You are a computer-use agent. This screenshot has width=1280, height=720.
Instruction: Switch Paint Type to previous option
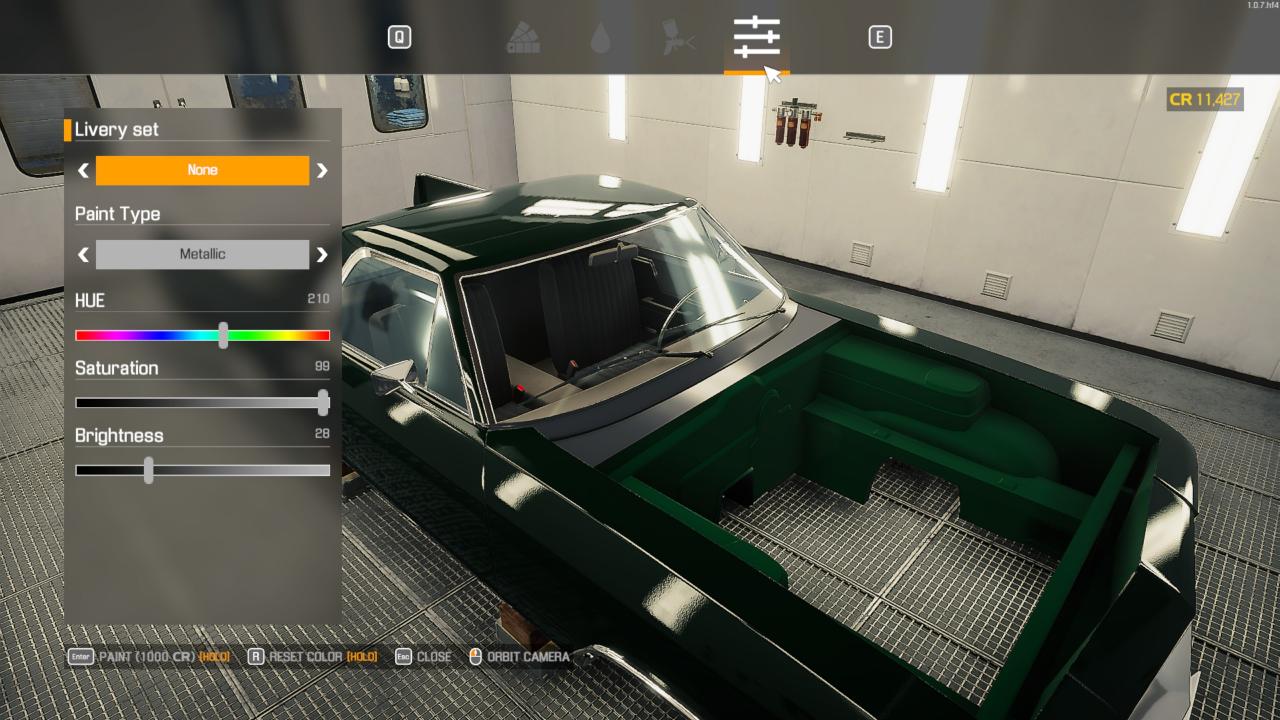tap(82, 254)
